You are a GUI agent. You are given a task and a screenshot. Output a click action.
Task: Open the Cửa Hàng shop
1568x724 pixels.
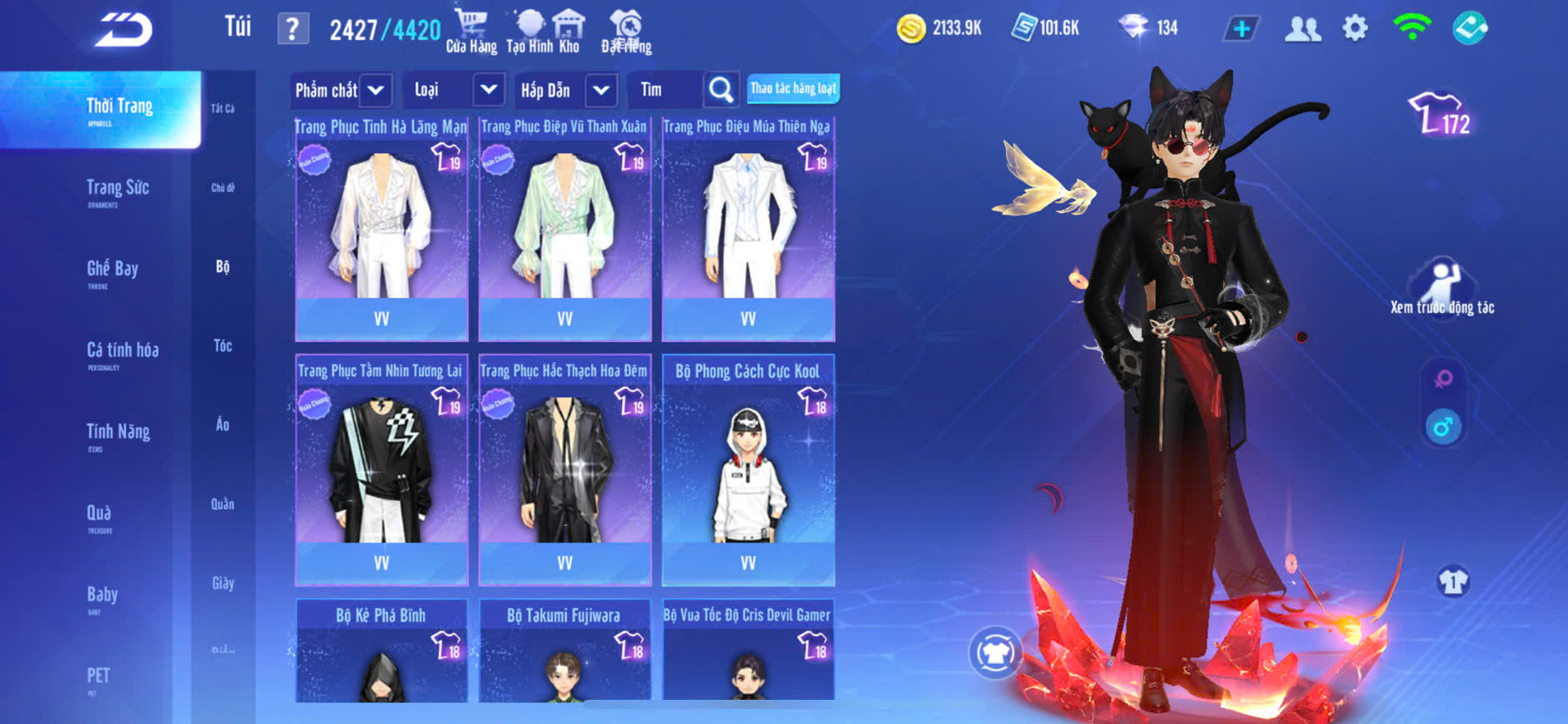pyautogui.click(x=470, y=32)
